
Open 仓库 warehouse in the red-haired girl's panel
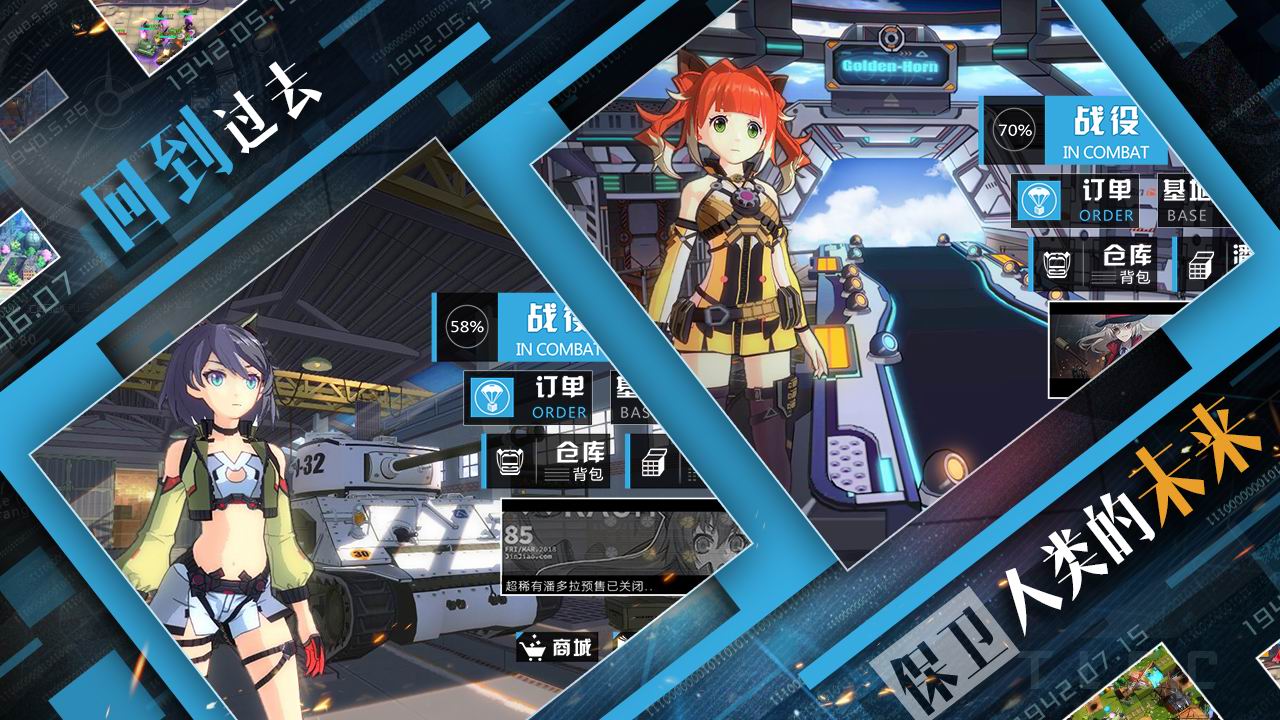pos(1103,264)
